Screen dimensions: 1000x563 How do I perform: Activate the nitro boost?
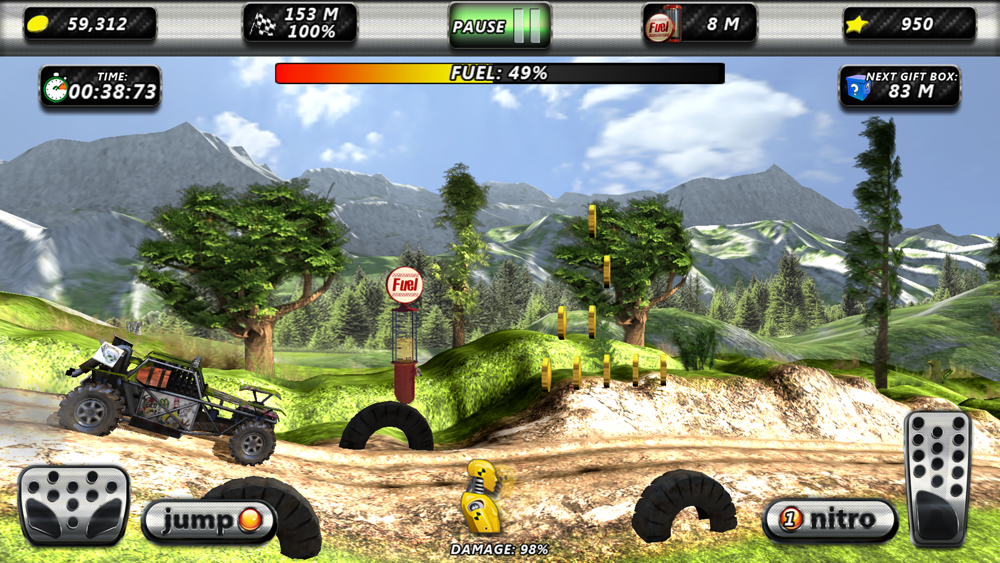830,519
